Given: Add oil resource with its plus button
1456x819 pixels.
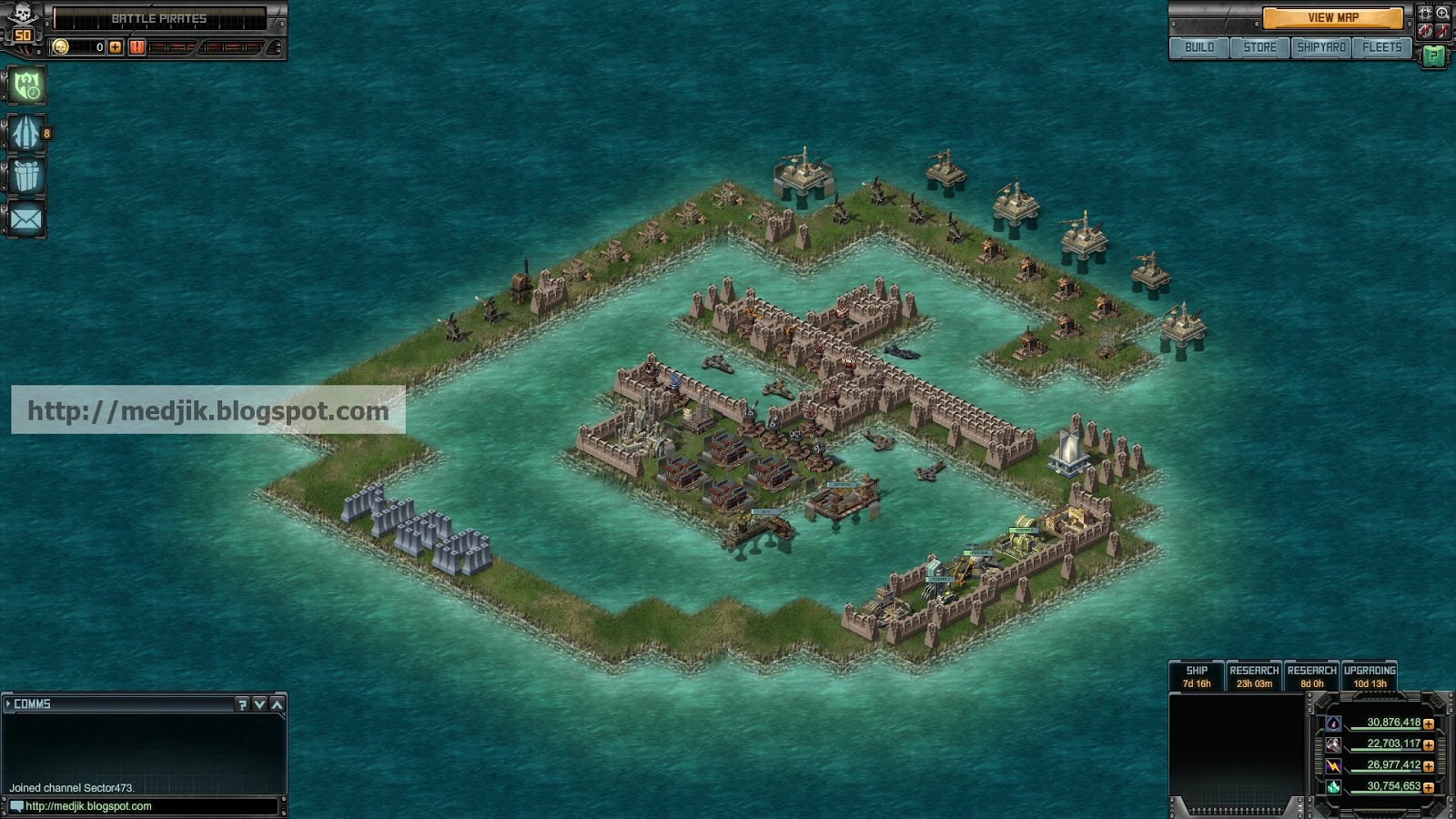Looking at the screenshot, I should [x=1429, y=724].
